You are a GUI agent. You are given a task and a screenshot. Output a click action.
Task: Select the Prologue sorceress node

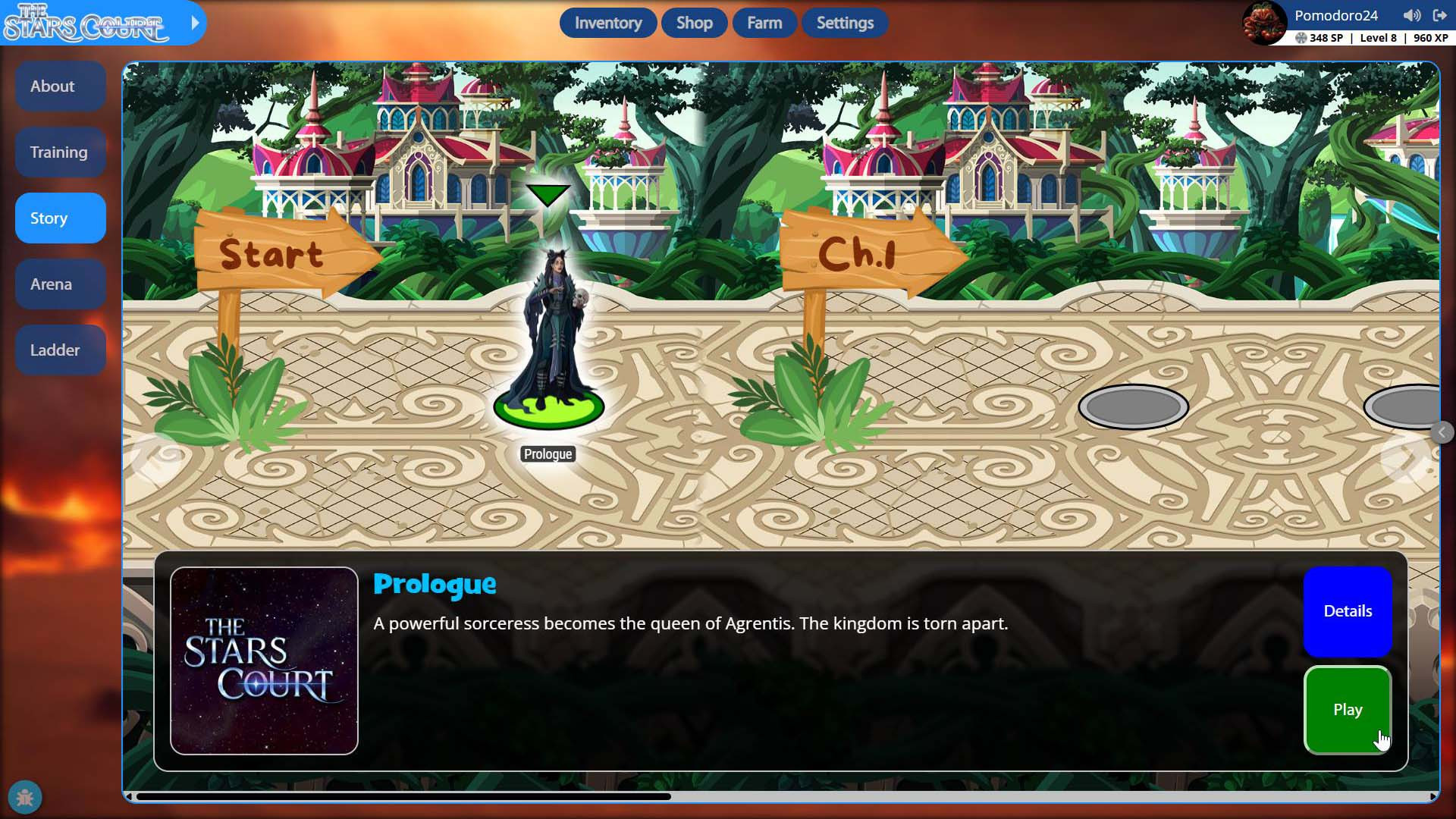click(x=548, y=341)
